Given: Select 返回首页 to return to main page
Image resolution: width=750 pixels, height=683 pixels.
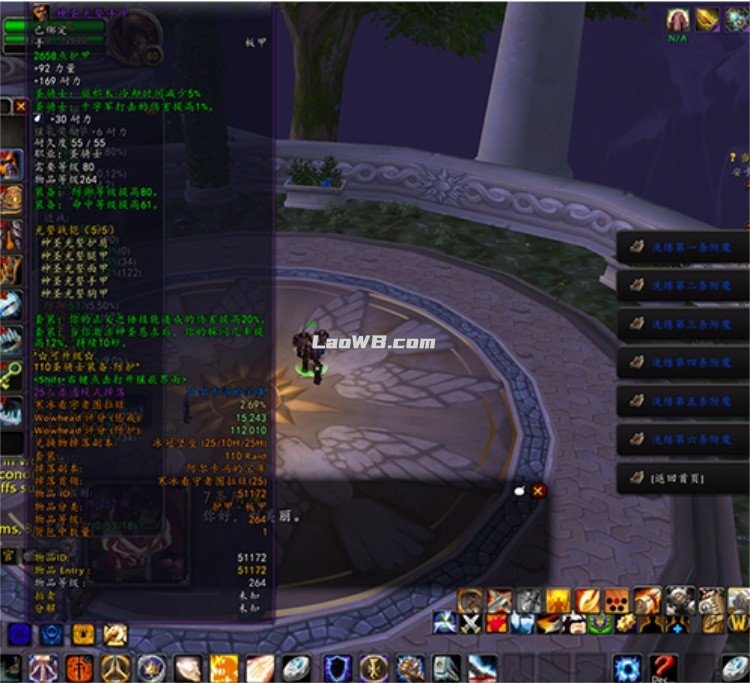Looking at the screenshot, I should coord(682,478).
